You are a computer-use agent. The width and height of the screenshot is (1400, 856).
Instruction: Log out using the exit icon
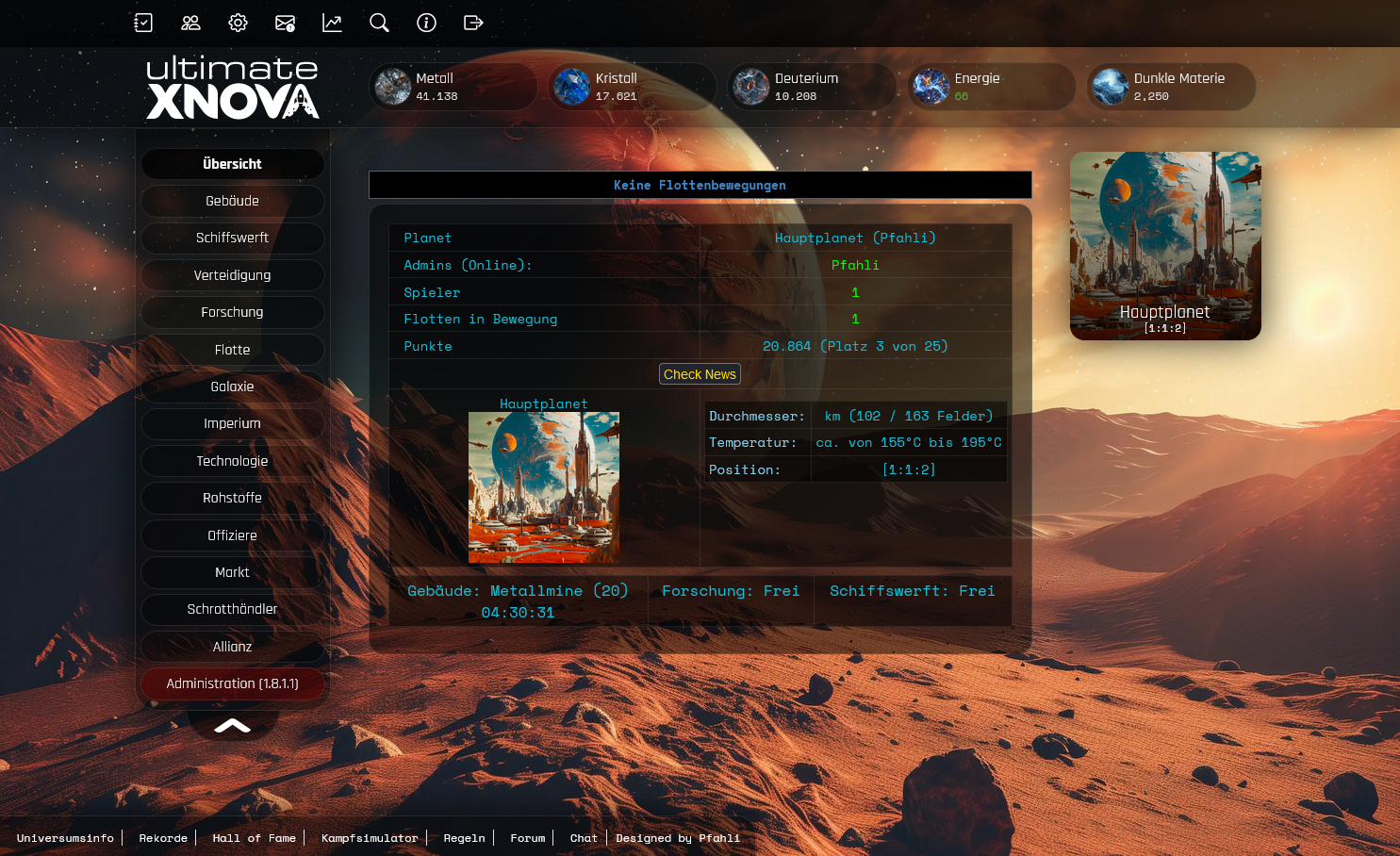point(473,23)
